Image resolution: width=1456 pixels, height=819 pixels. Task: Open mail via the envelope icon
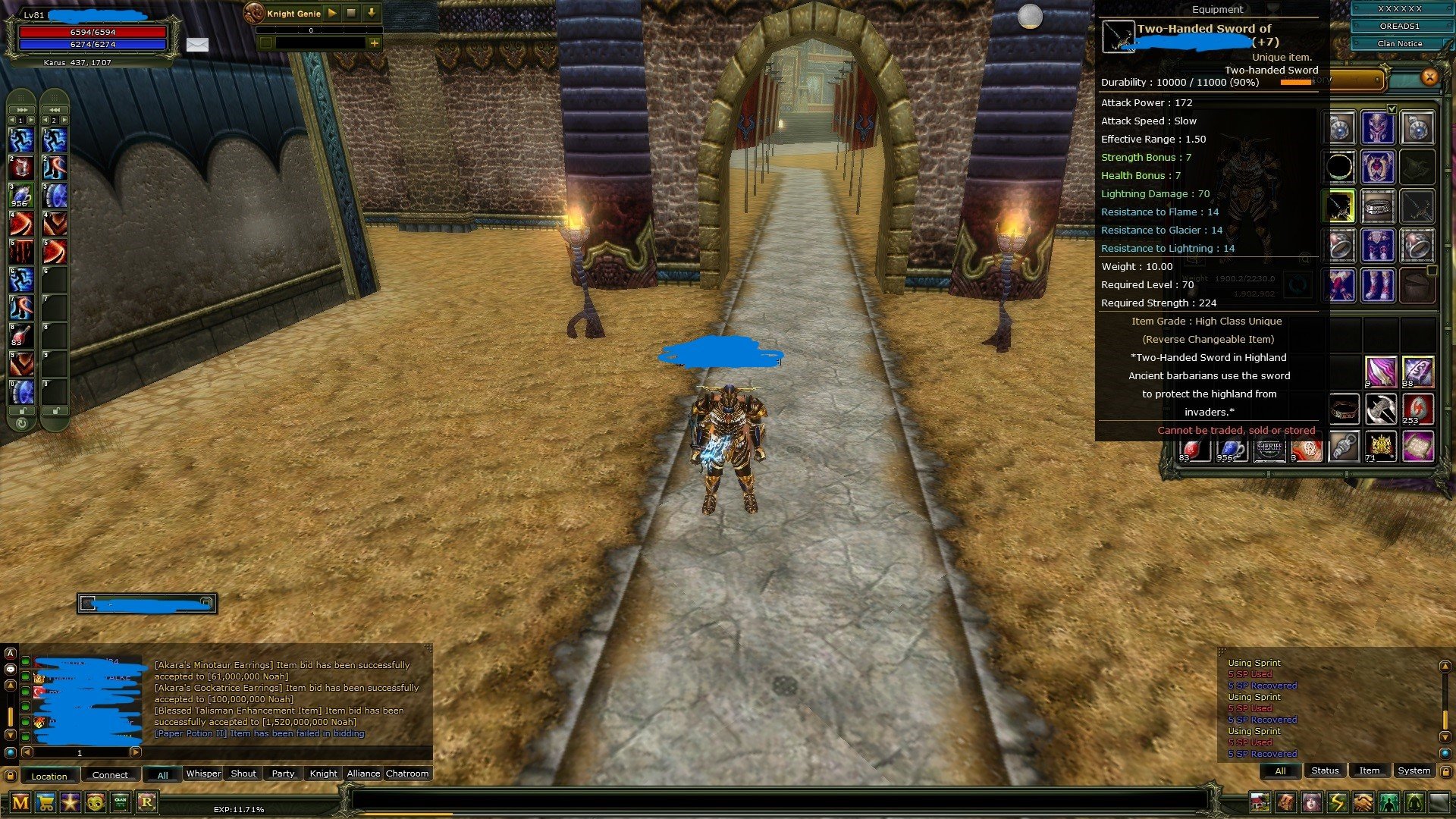(198, 44)
